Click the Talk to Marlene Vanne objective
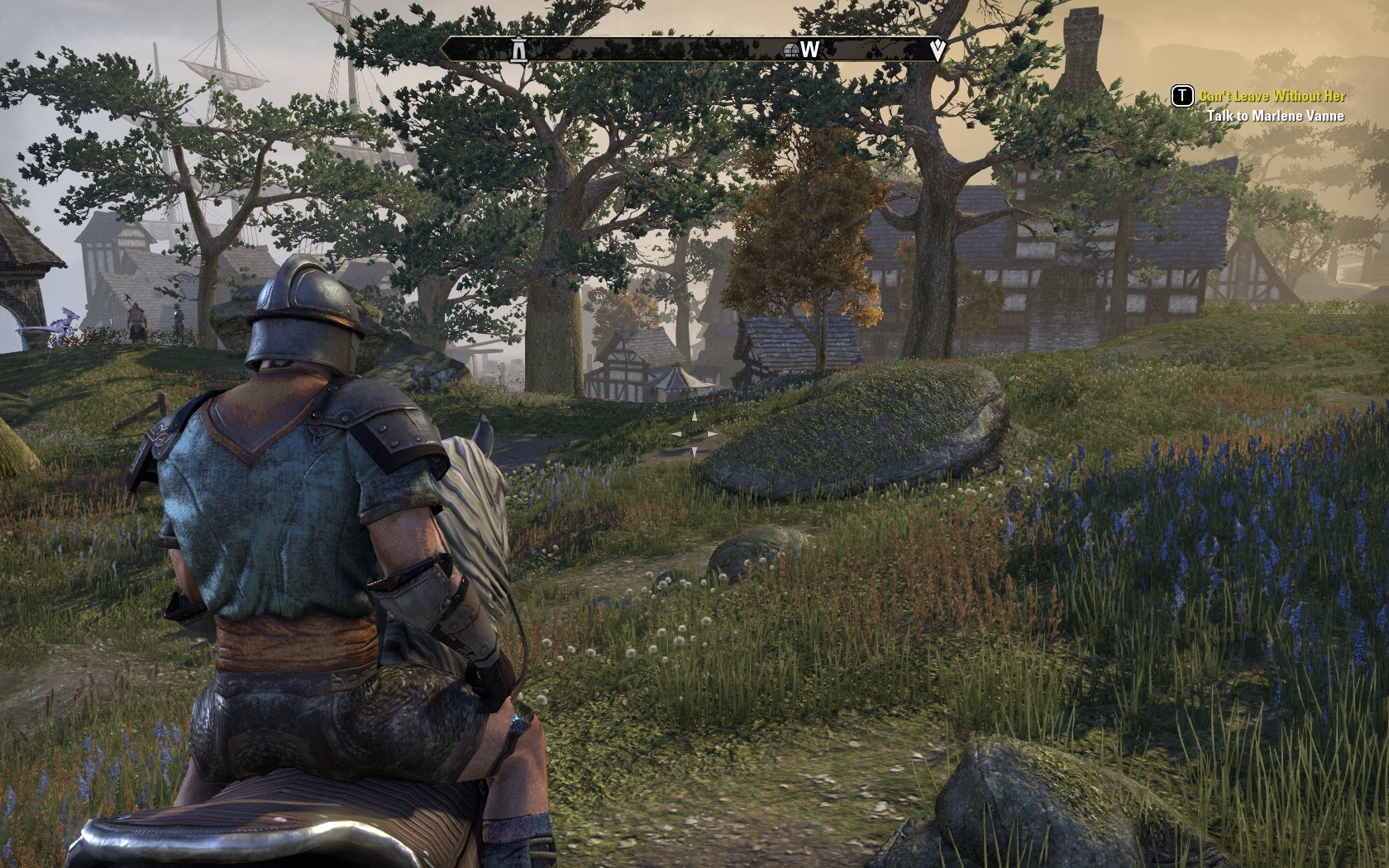The width and height of the screenshot is (1389, 868). coord(1275,116)
